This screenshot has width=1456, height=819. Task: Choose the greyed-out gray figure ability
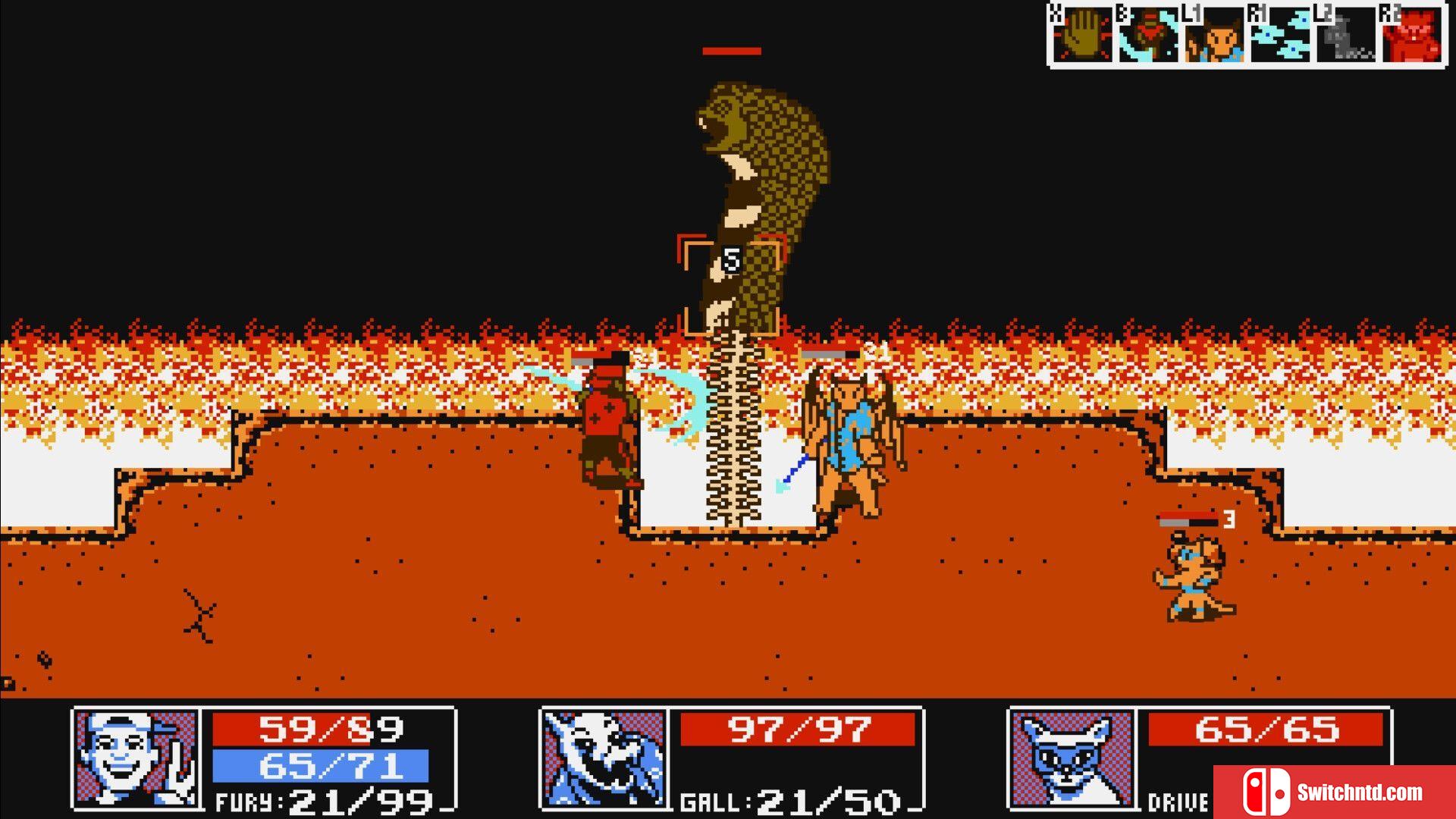[1346, 36]
